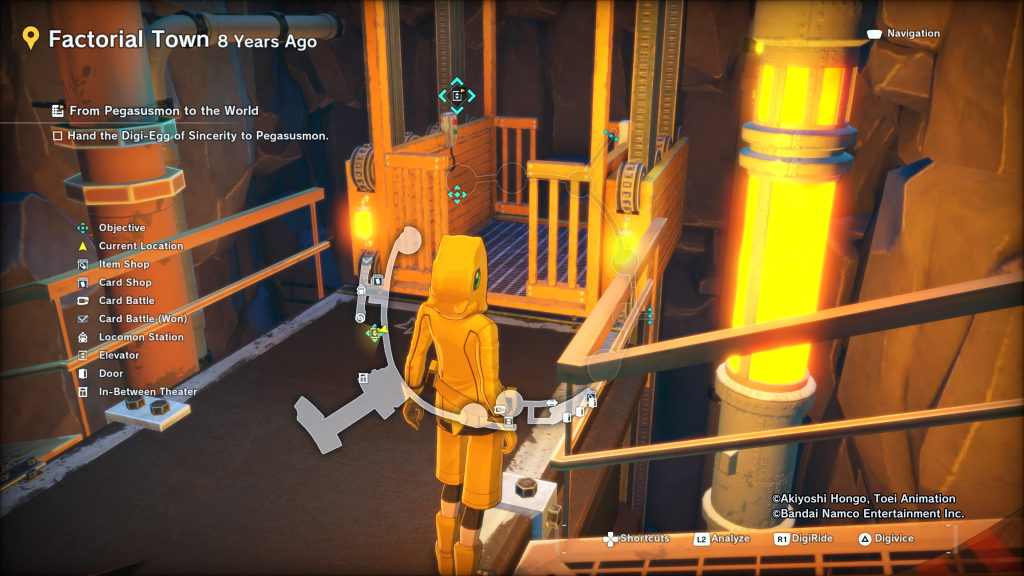Select the Item Shop legend entry
Image resolution: width=1024 pixels, height=576 pixels.
point(124,264)
